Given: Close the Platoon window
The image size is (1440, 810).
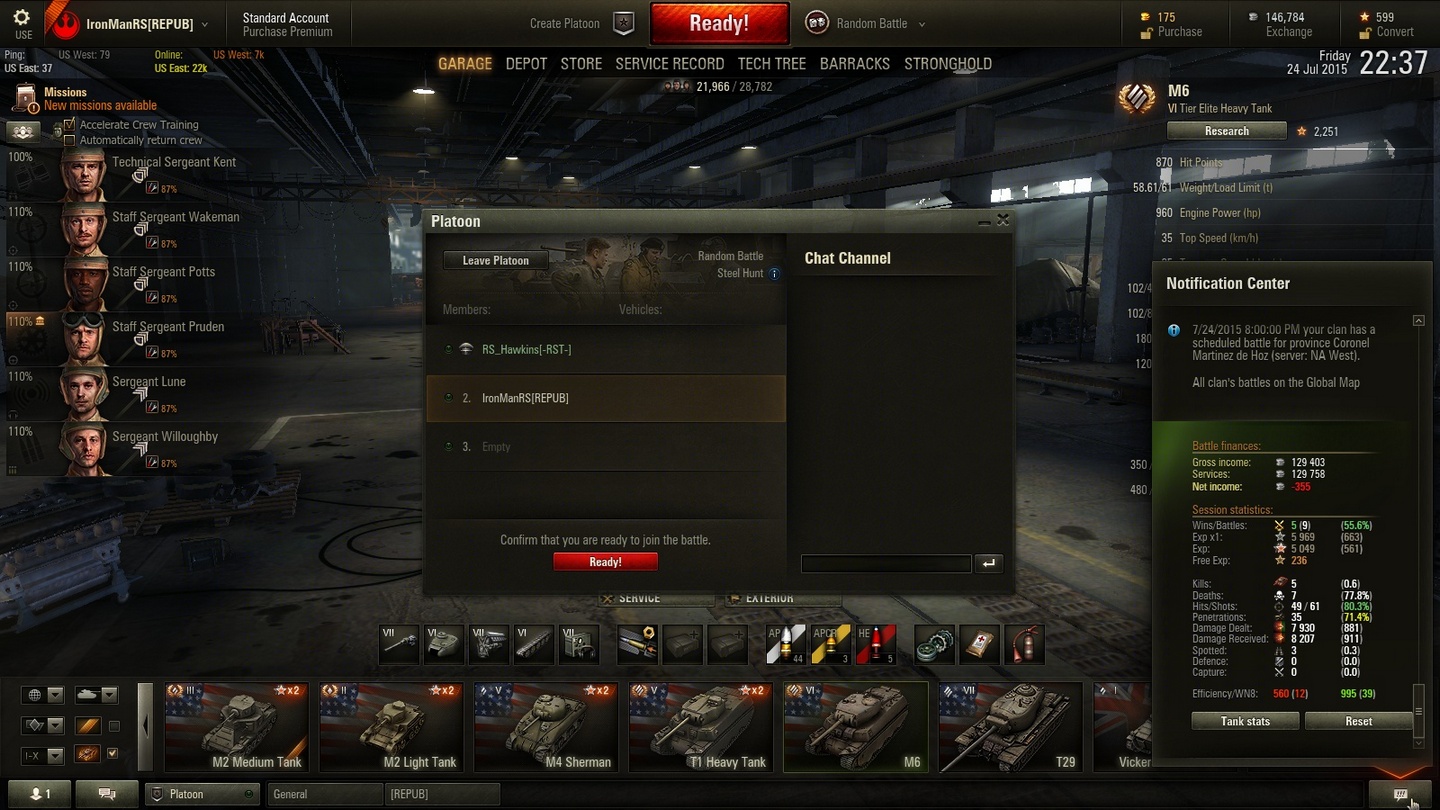Looking at the screenshot, I should [x=1003, y=221].
